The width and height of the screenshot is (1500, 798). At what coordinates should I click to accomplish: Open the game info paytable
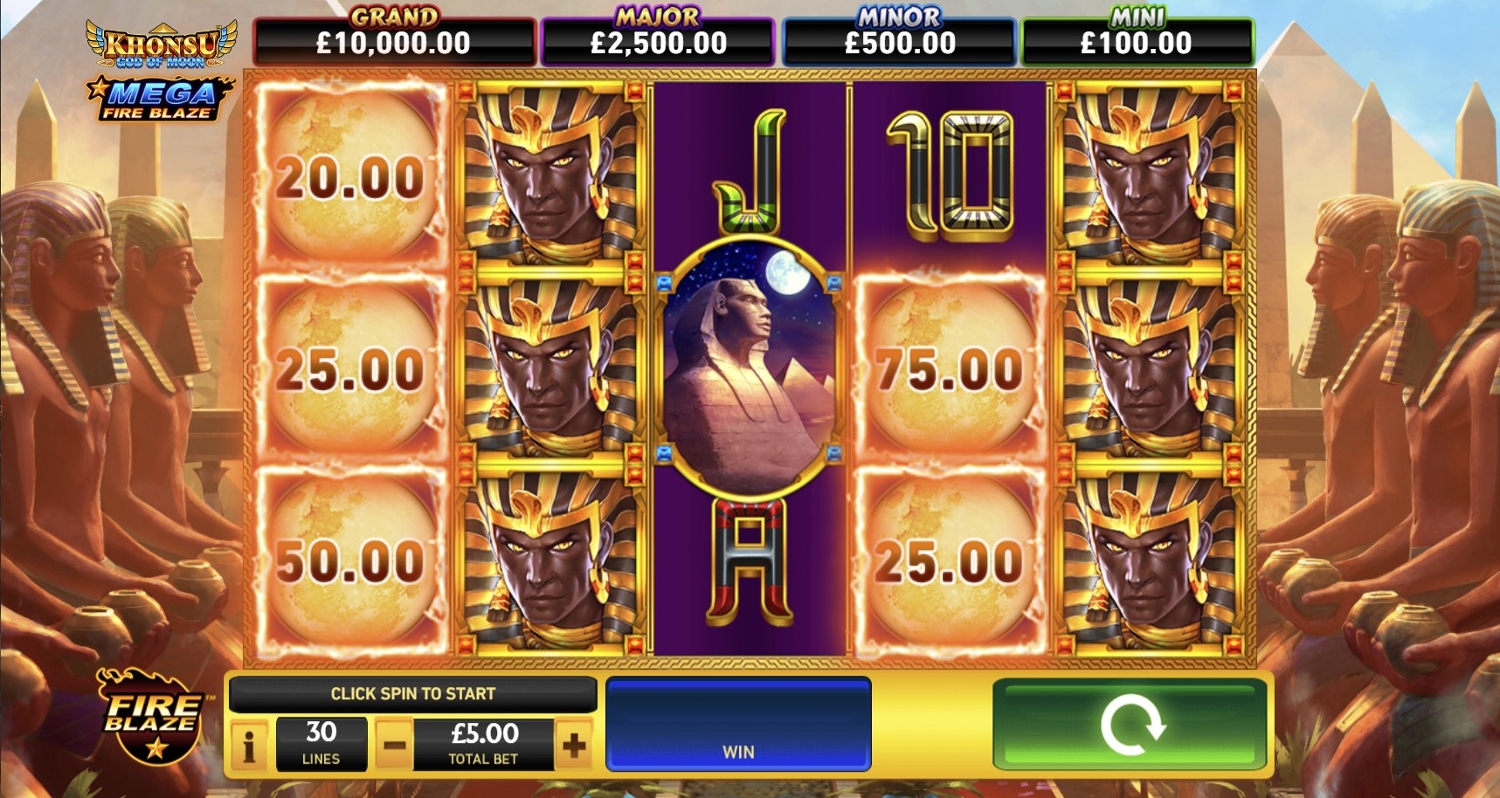pos(250,745)
